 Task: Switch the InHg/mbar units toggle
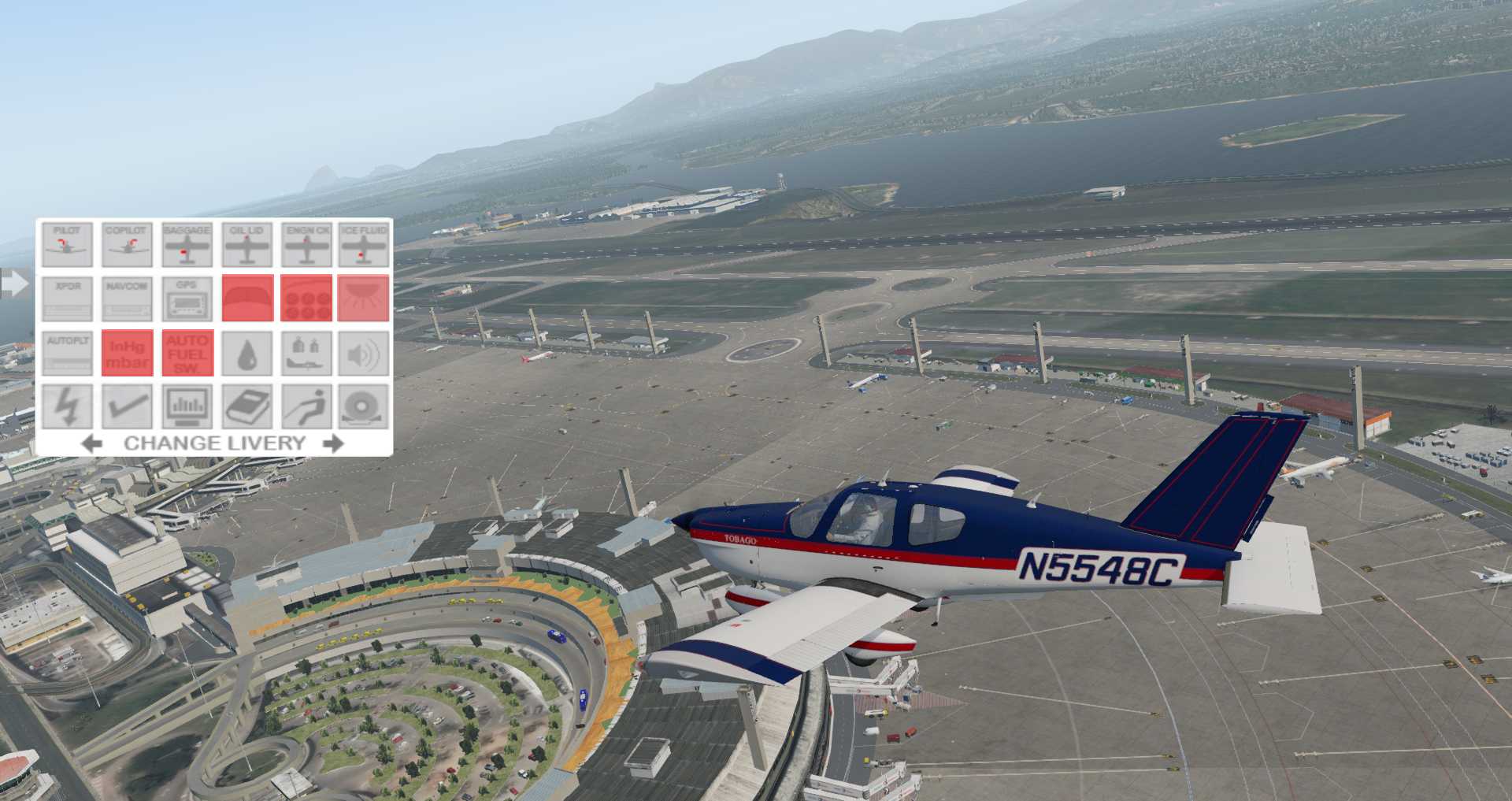coord(127,353)
